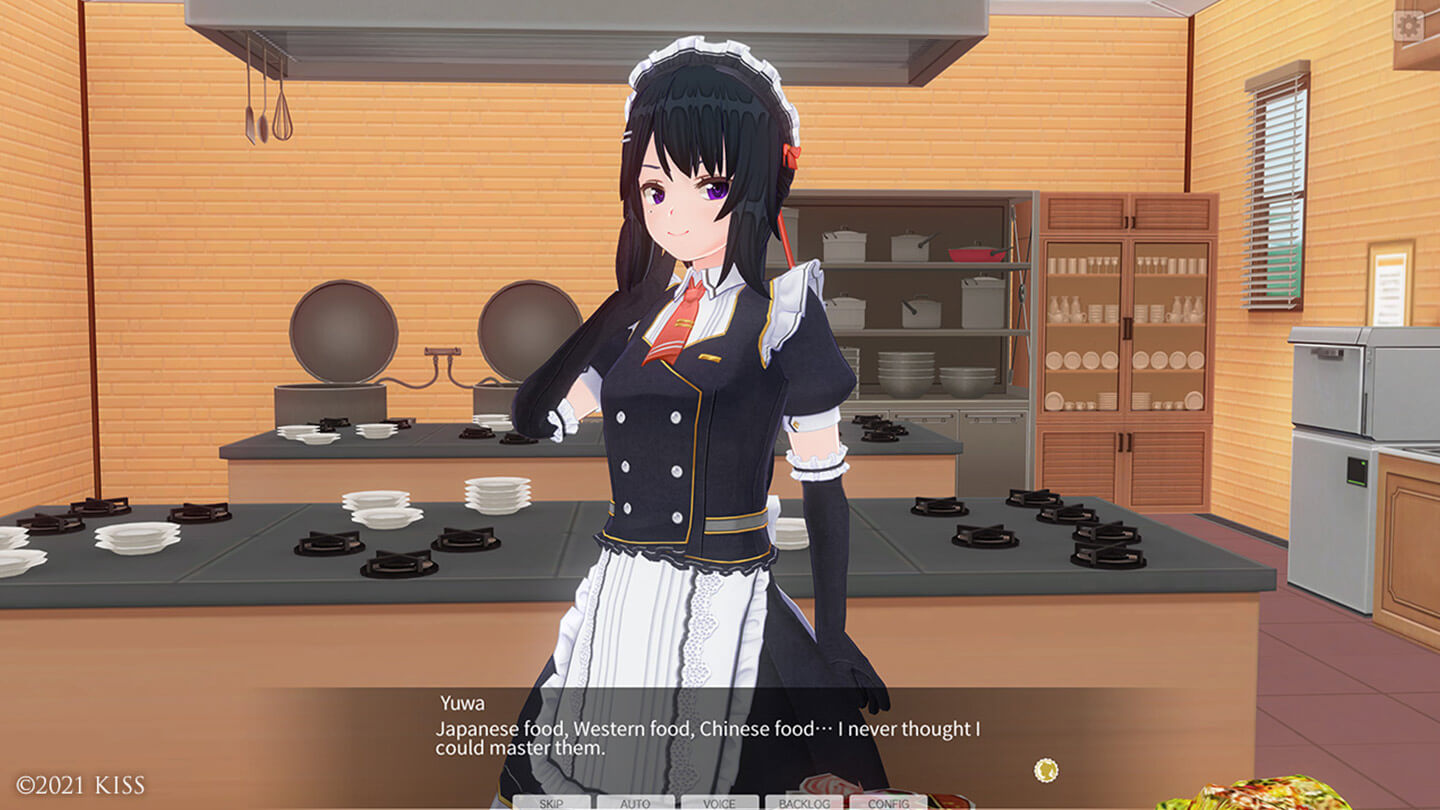Open the CONFIG menu
This screenshot has width=1440, height=810.
(888, 803)
